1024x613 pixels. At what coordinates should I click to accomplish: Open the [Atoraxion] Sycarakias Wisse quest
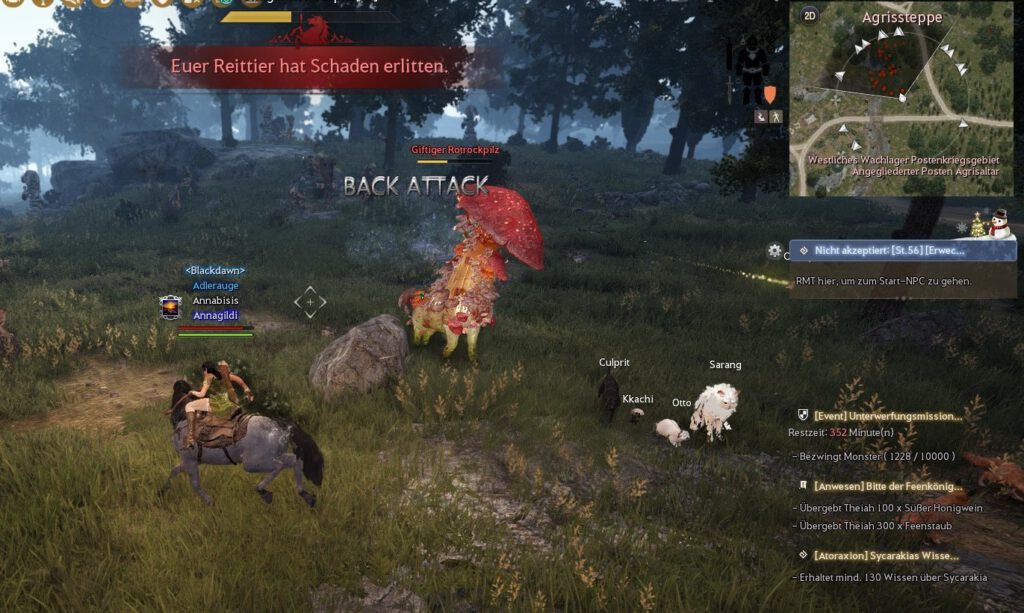coord(885,555)
